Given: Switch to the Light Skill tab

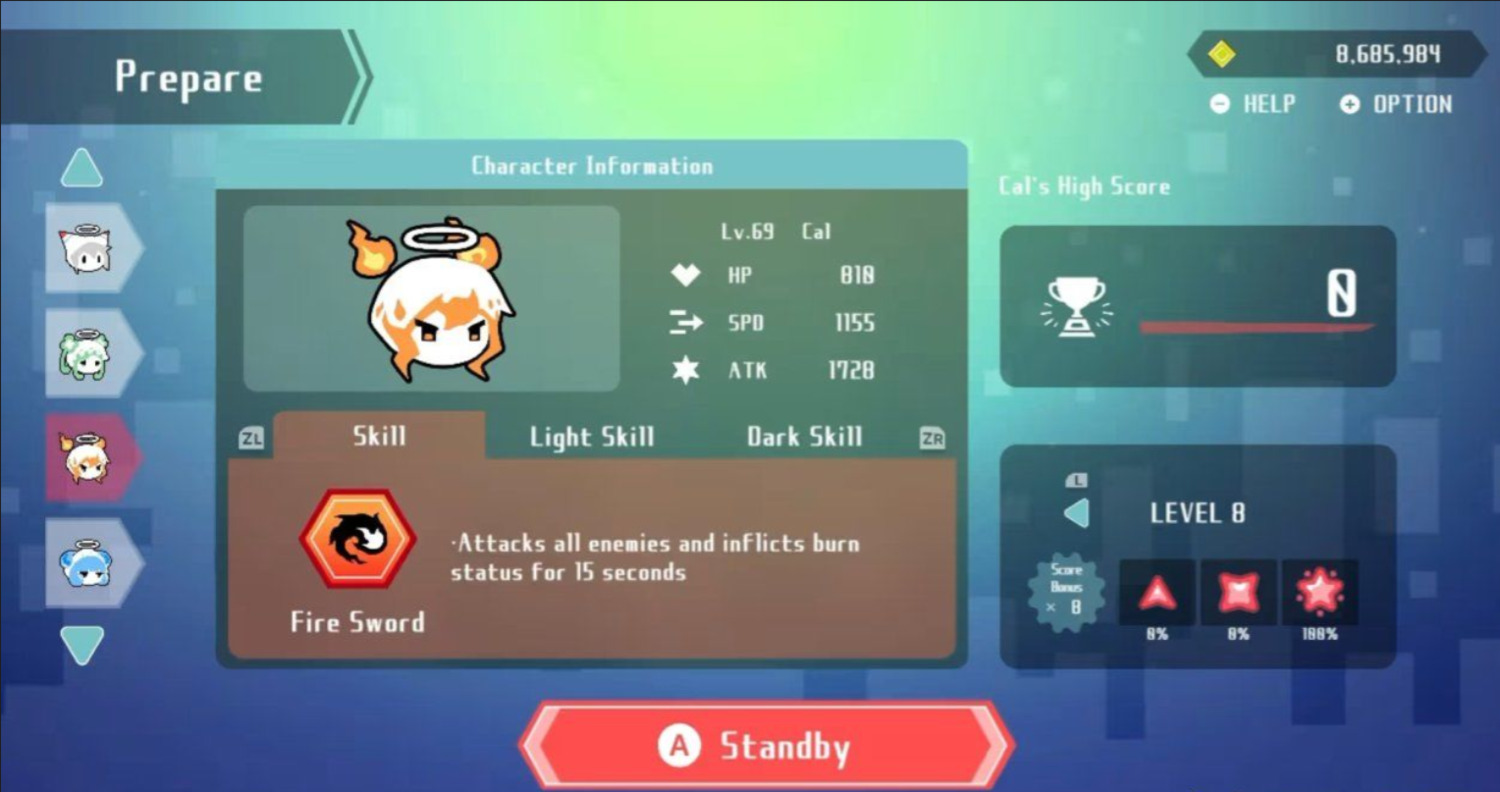Looking at the screenshot, I should (592, 437).
